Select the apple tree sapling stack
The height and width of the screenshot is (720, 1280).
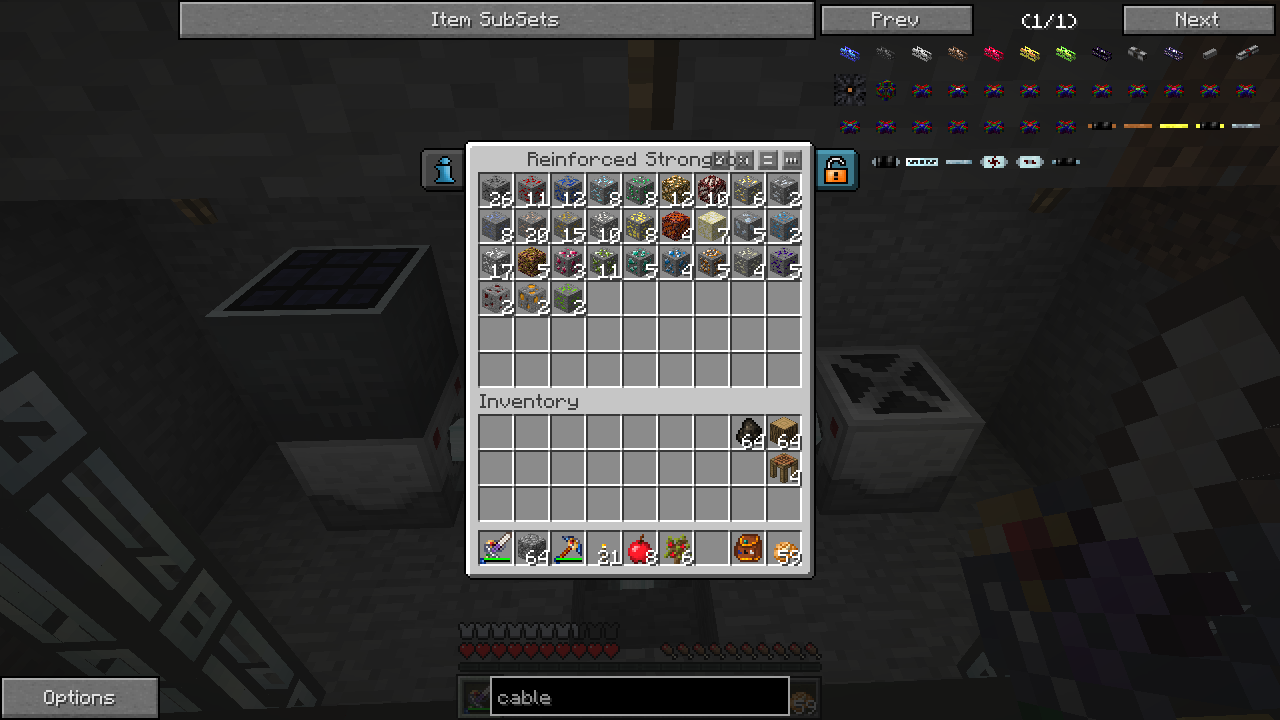[x=676, y=549]
